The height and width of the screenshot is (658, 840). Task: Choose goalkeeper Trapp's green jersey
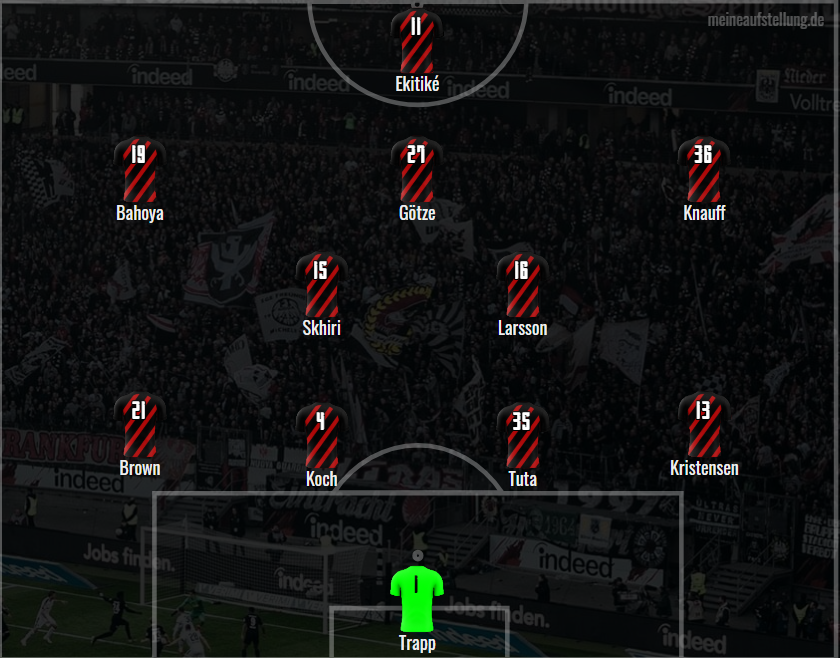click(417, 598)
